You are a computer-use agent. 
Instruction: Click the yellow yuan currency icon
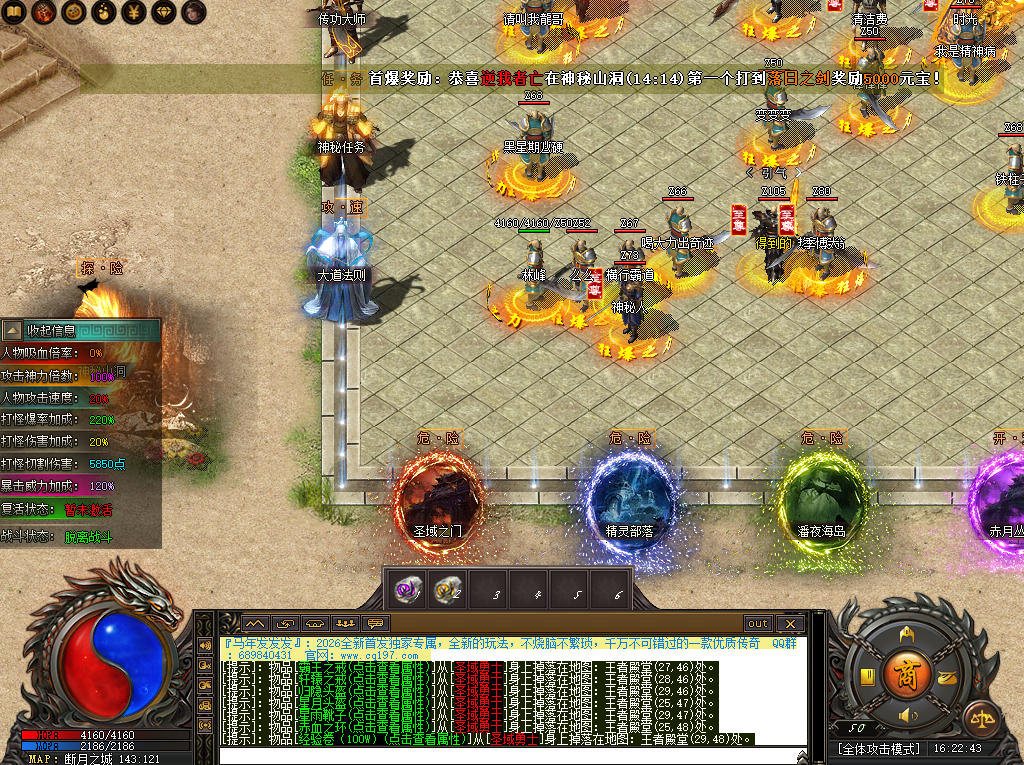[x=131, y=12]
